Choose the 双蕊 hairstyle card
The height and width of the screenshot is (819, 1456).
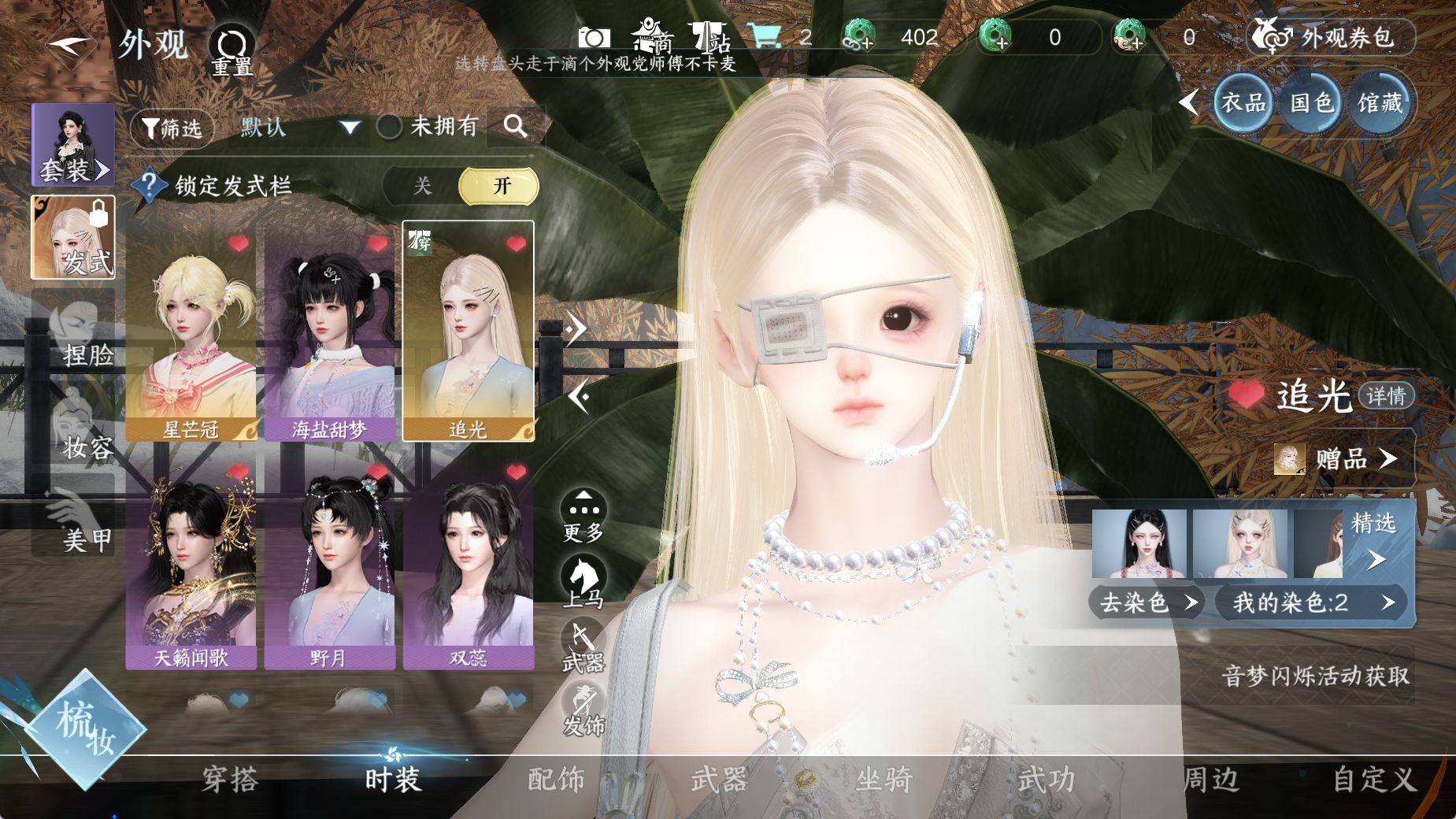tap(468, 567)
